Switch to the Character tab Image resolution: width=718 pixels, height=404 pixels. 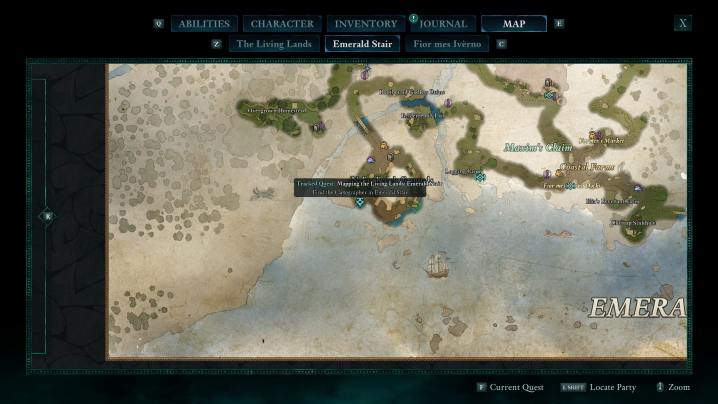coord(282,24)
